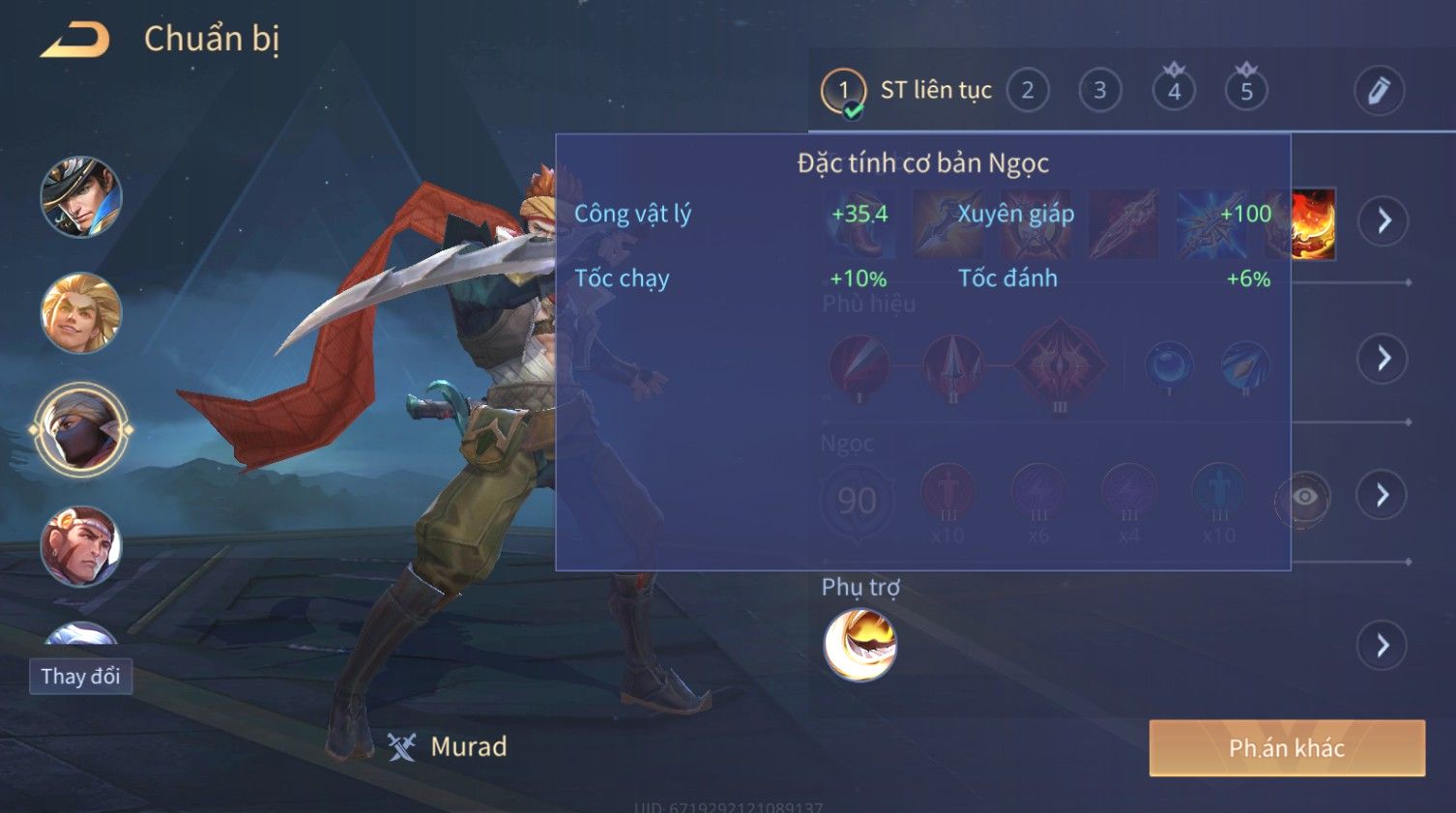This screenshot has width=1456, height=813.
Task: Select the masked Murad hero portrait
Action: coord(81,430)
